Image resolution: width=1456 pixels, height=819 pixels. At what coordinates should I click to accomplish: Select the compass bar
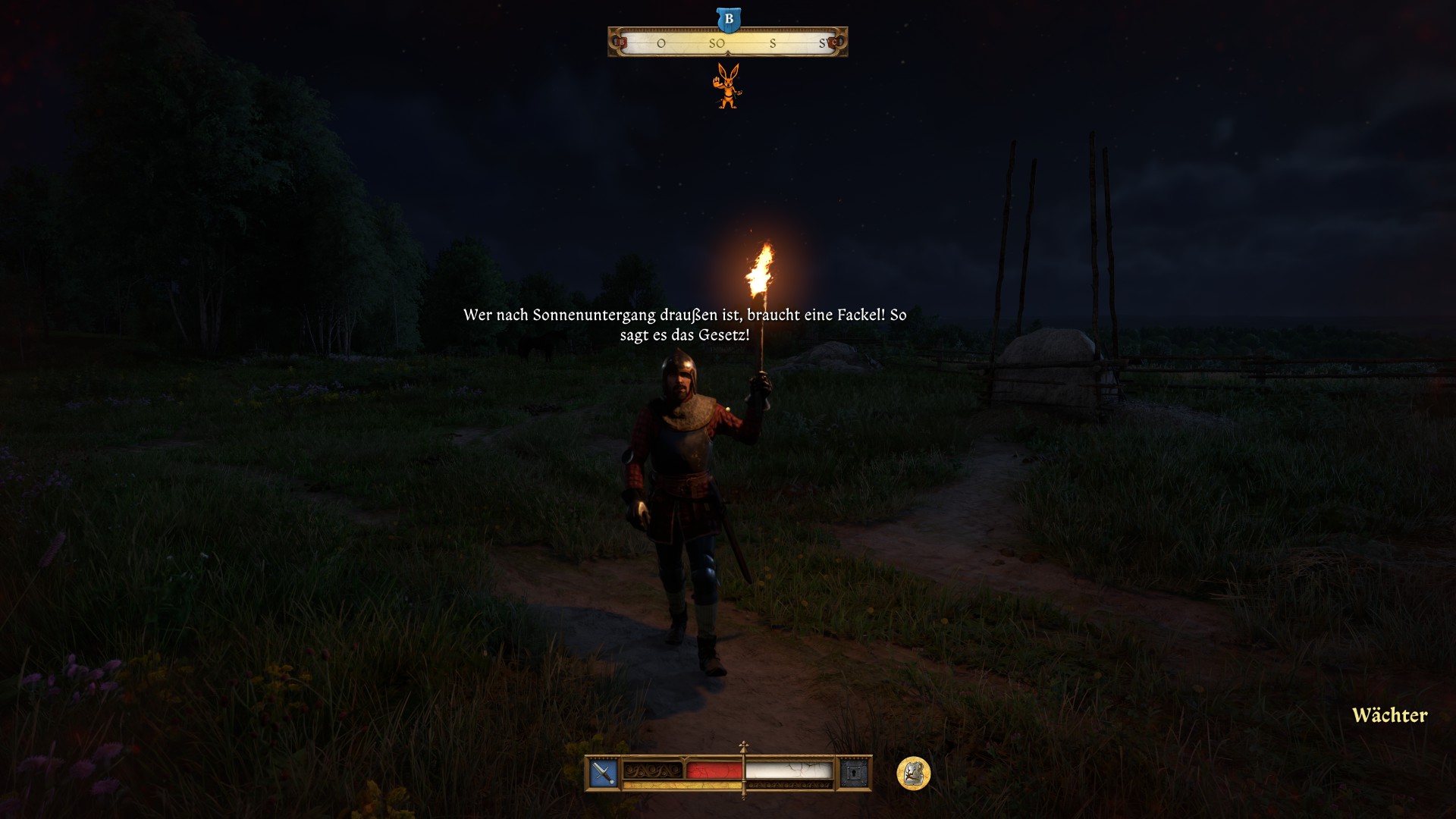[x=727, y=43]
